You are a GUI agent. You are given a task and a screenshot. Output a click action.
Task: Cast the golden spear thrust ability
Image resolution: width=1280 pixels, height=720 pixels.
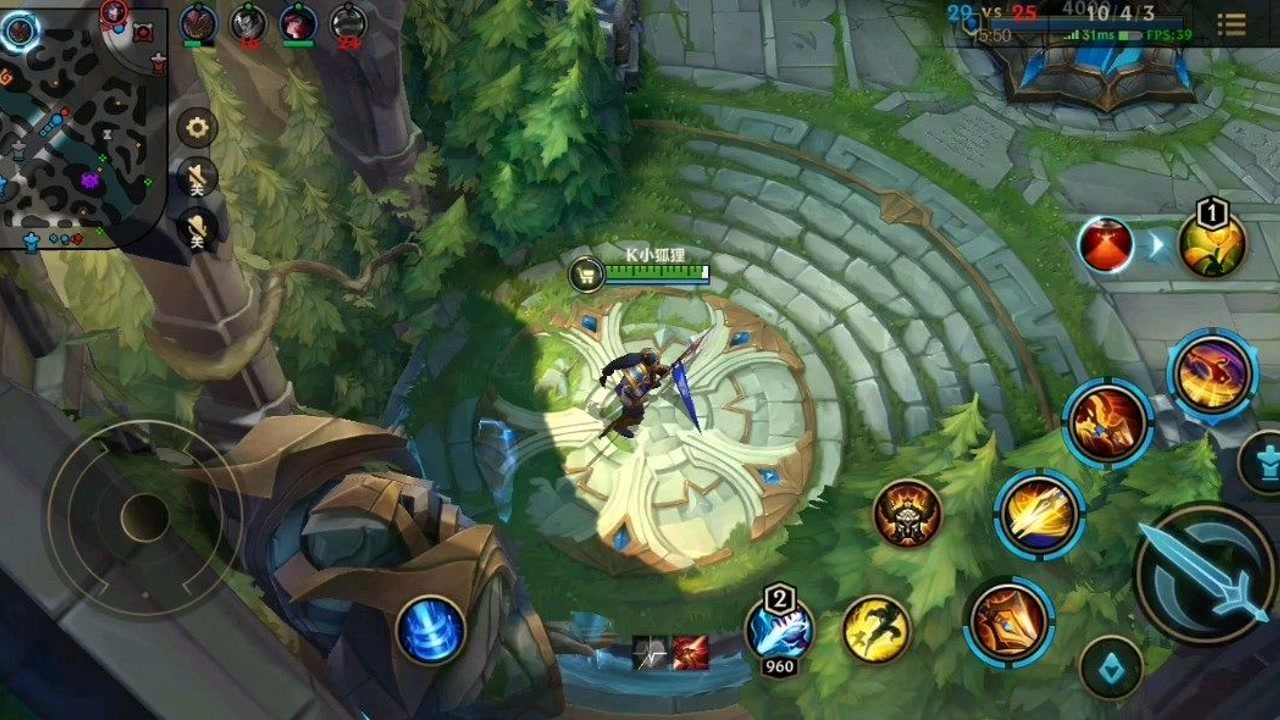[x=1040, y=514]
